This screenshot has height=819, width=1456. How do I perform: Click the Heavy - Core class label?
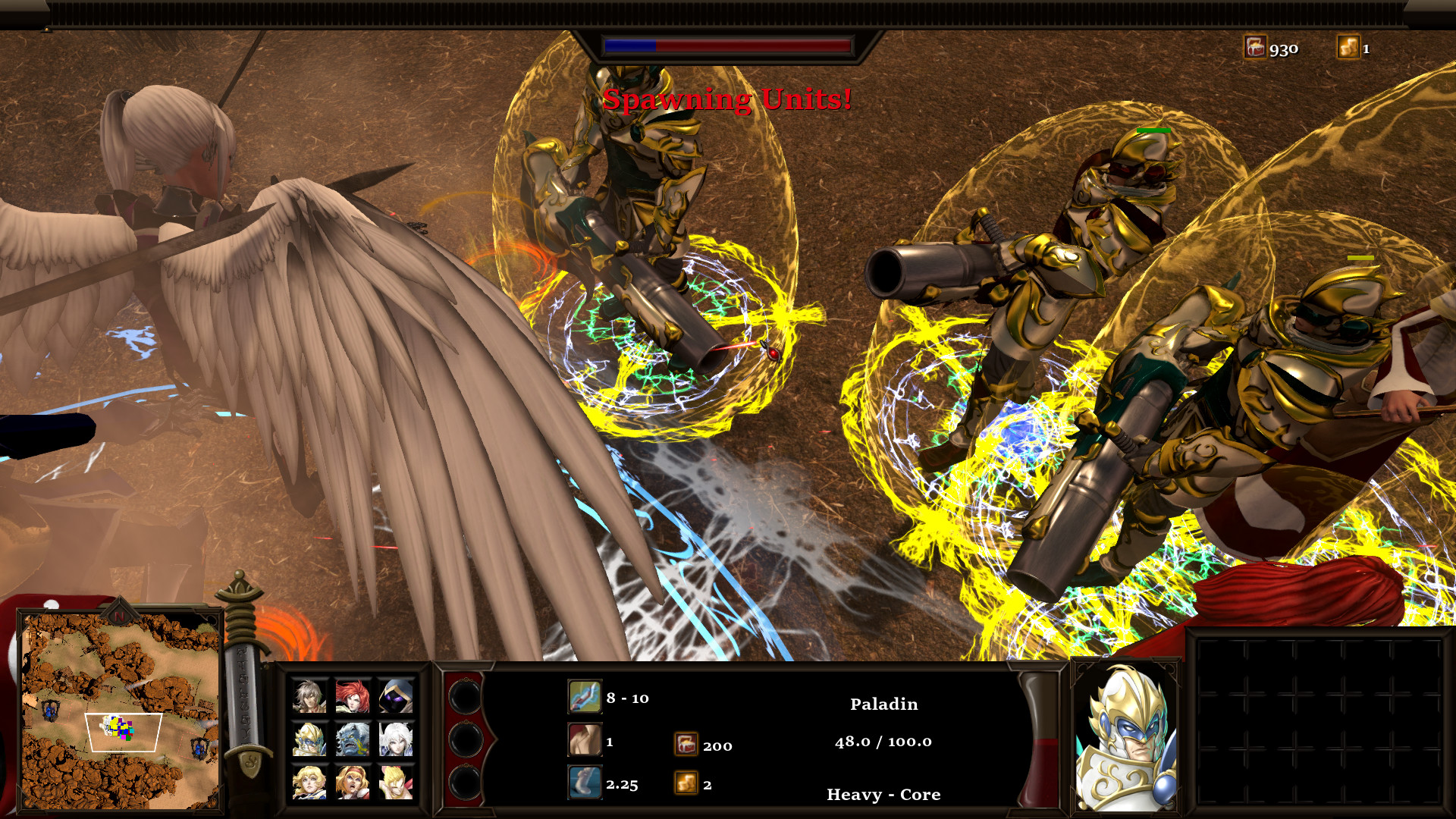click(x=883, y=795)
